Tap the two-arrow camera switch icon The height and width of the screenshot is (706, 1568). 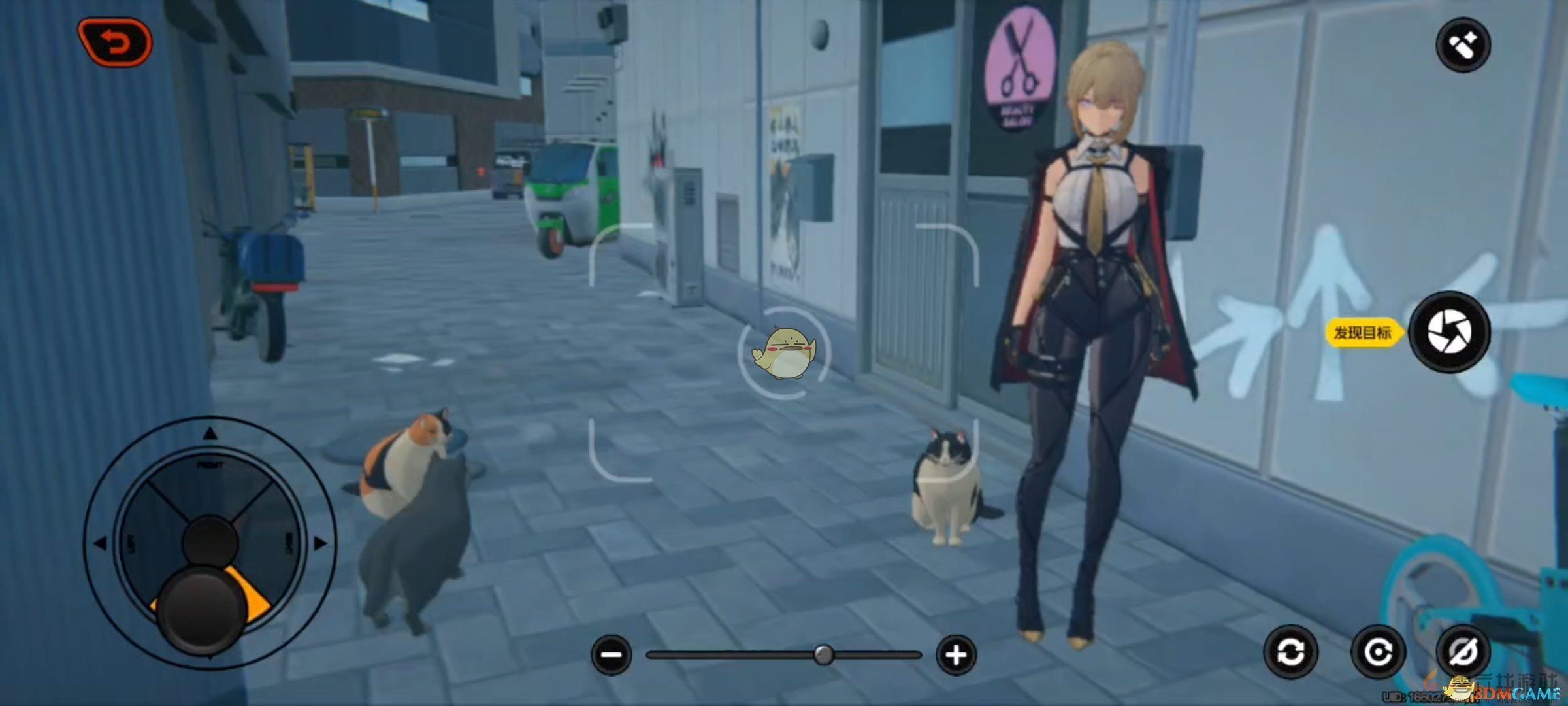coord(1290,652)
